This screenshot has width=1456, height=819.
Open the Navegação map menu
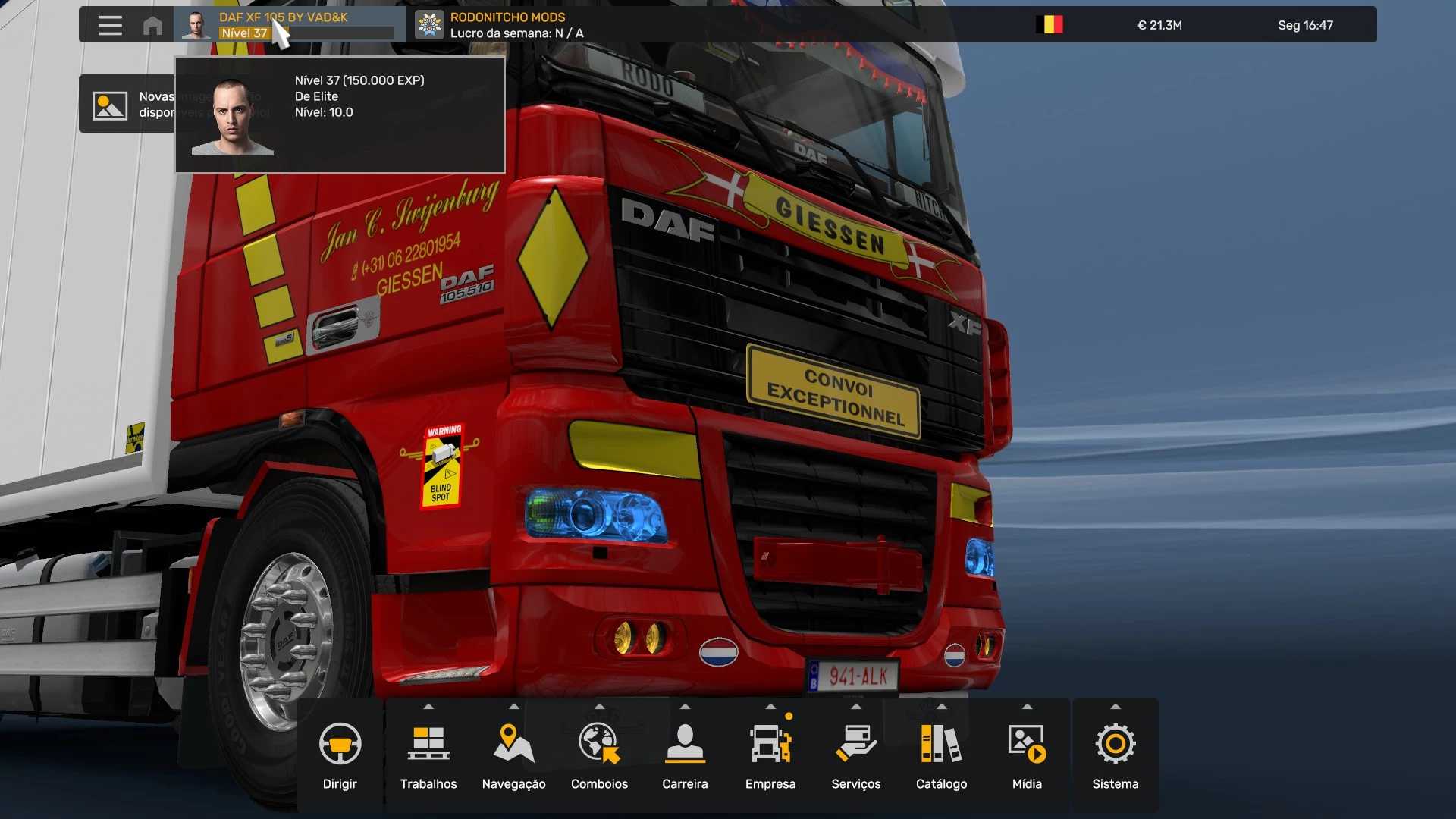point(513,755)
